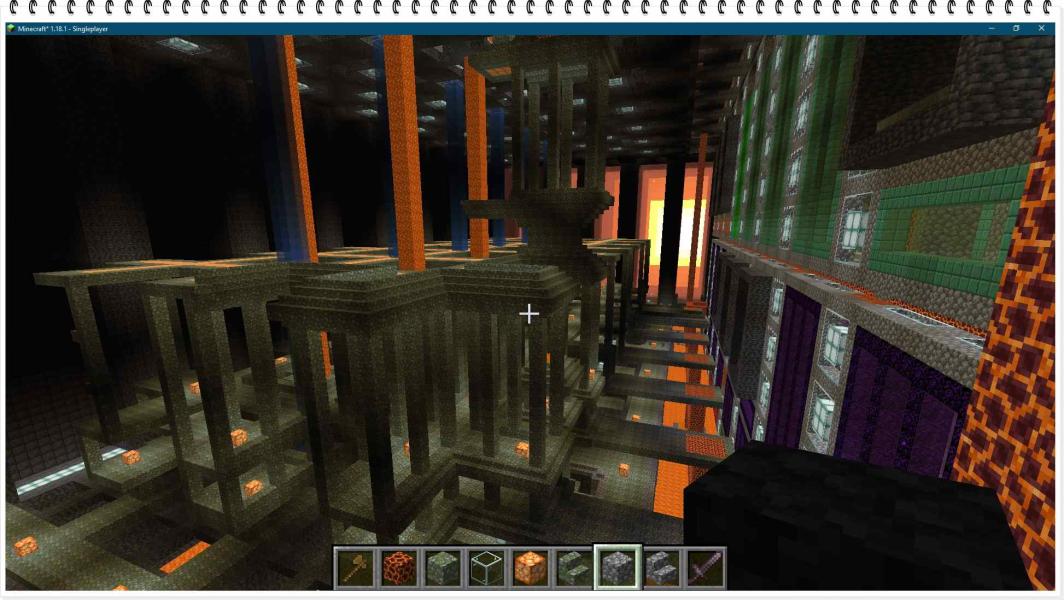The image size is (1064, 600).
Task: Pick the mossy cobblestone stairs slot
Action: click(573, 568)
